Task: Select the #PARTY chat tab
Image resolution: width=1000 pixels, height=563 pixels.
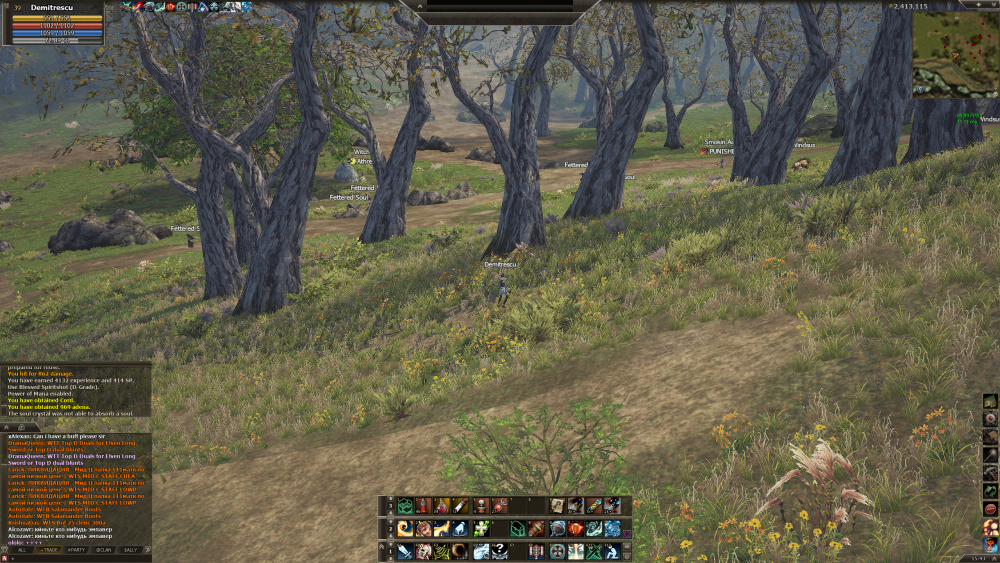Action: 76,550
